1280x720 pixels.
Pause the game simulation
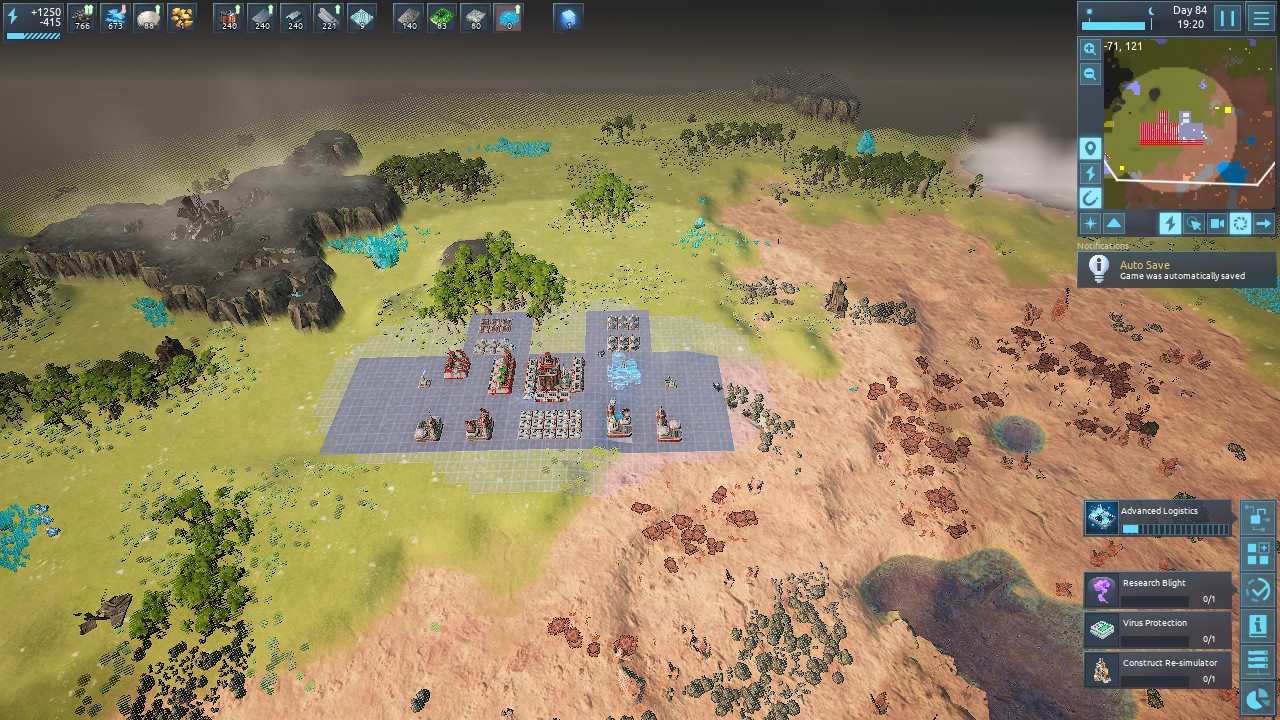click(1227, 18)
